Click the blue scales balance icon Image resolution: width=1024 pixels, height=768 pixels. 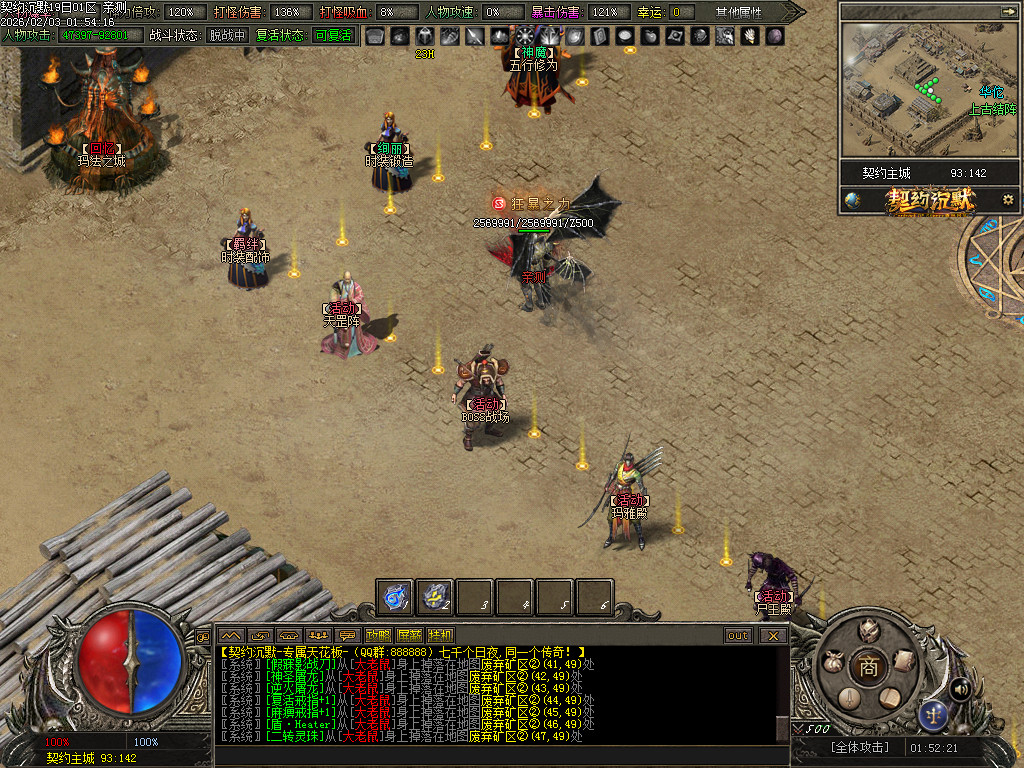pyautogui.click(x=933, y=715)
